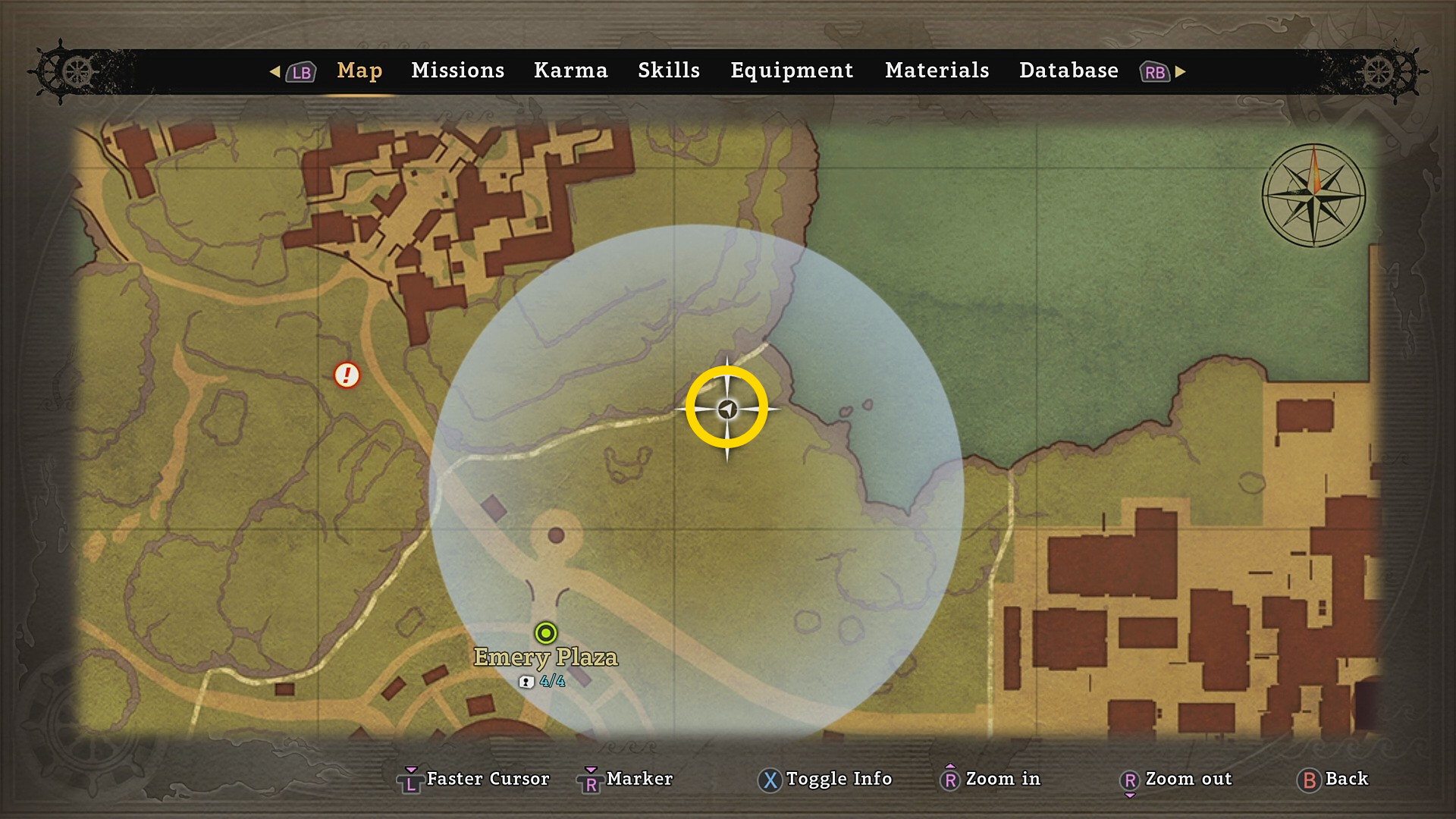
Task: Click the player position arrow marker
Action: [x=727, y=409]
